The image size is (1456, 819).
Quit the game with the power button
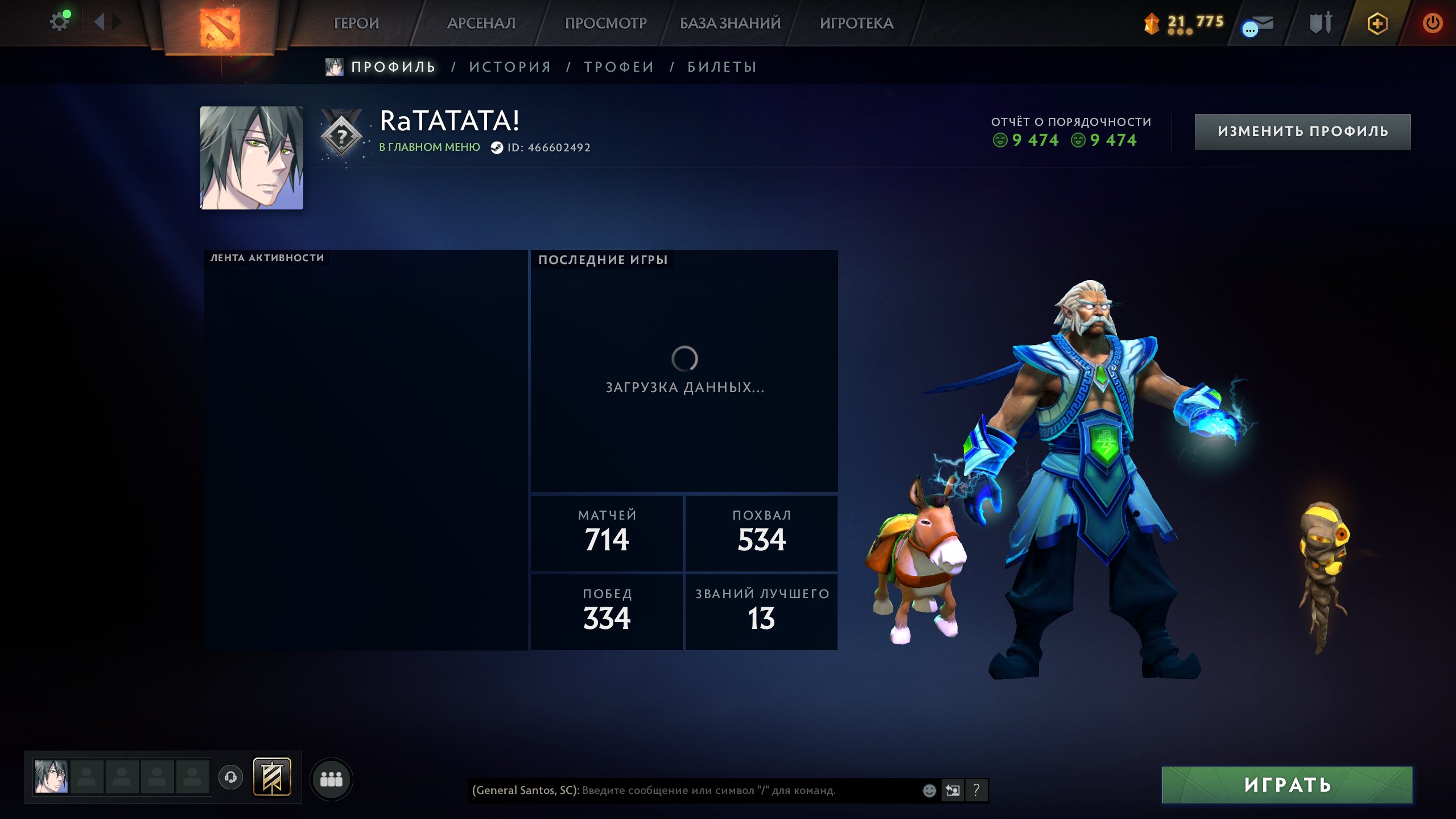click(x=1432, y=23)
